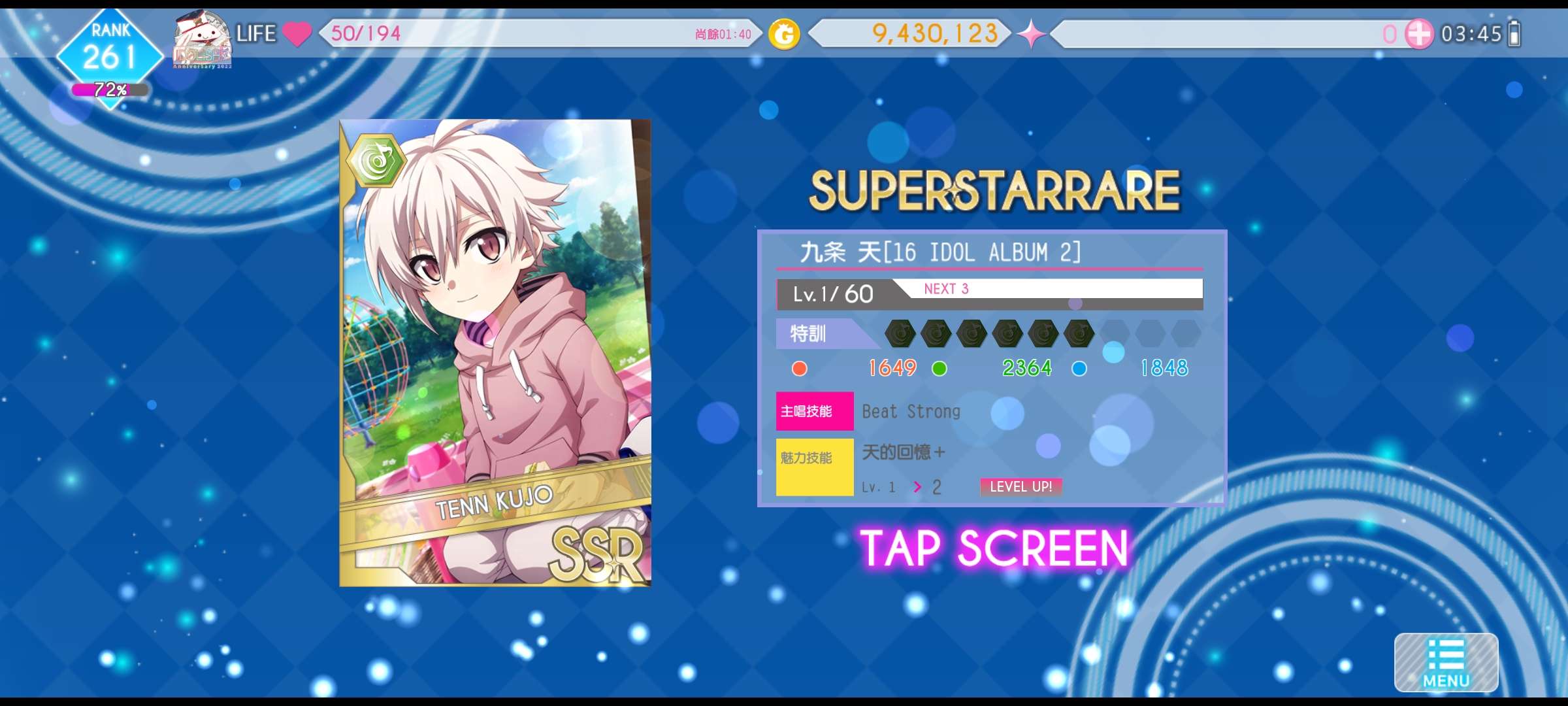Click the gold G coin icon

point(784,35)
